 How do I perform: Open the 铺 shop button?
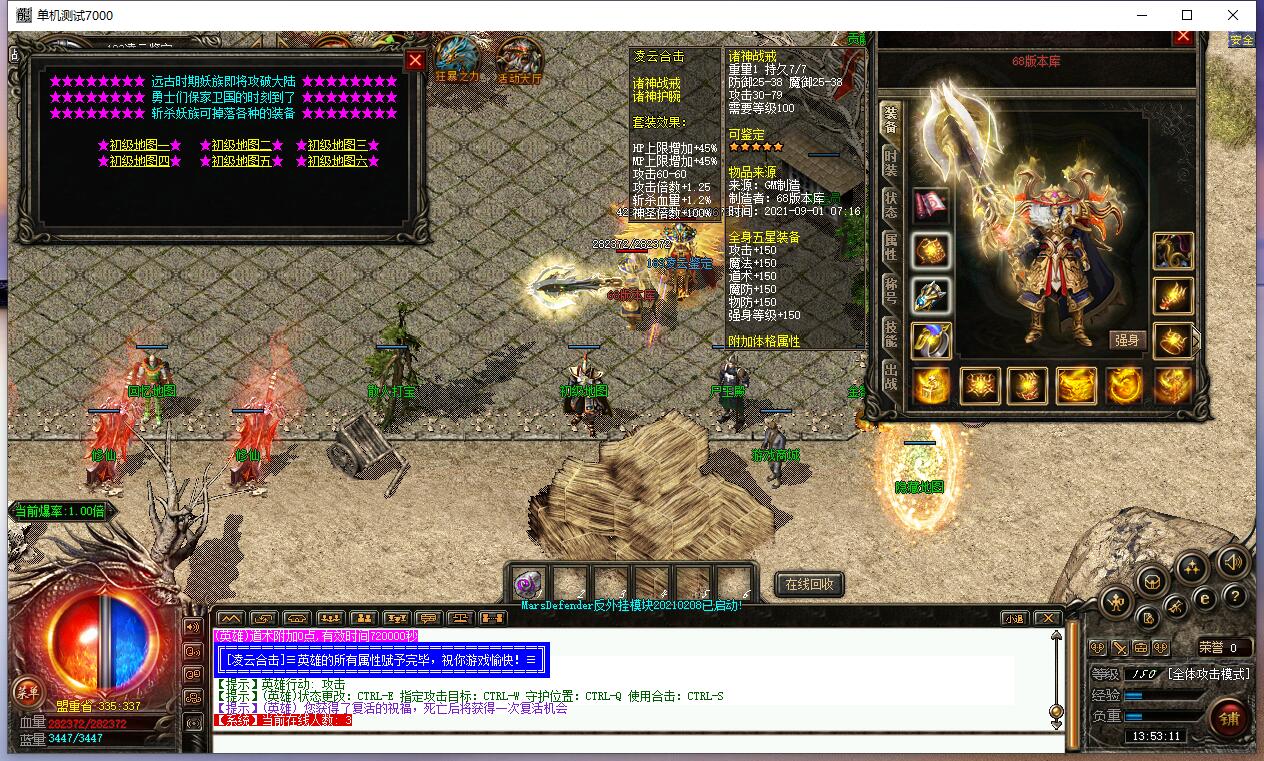(x=1229, y=718)
